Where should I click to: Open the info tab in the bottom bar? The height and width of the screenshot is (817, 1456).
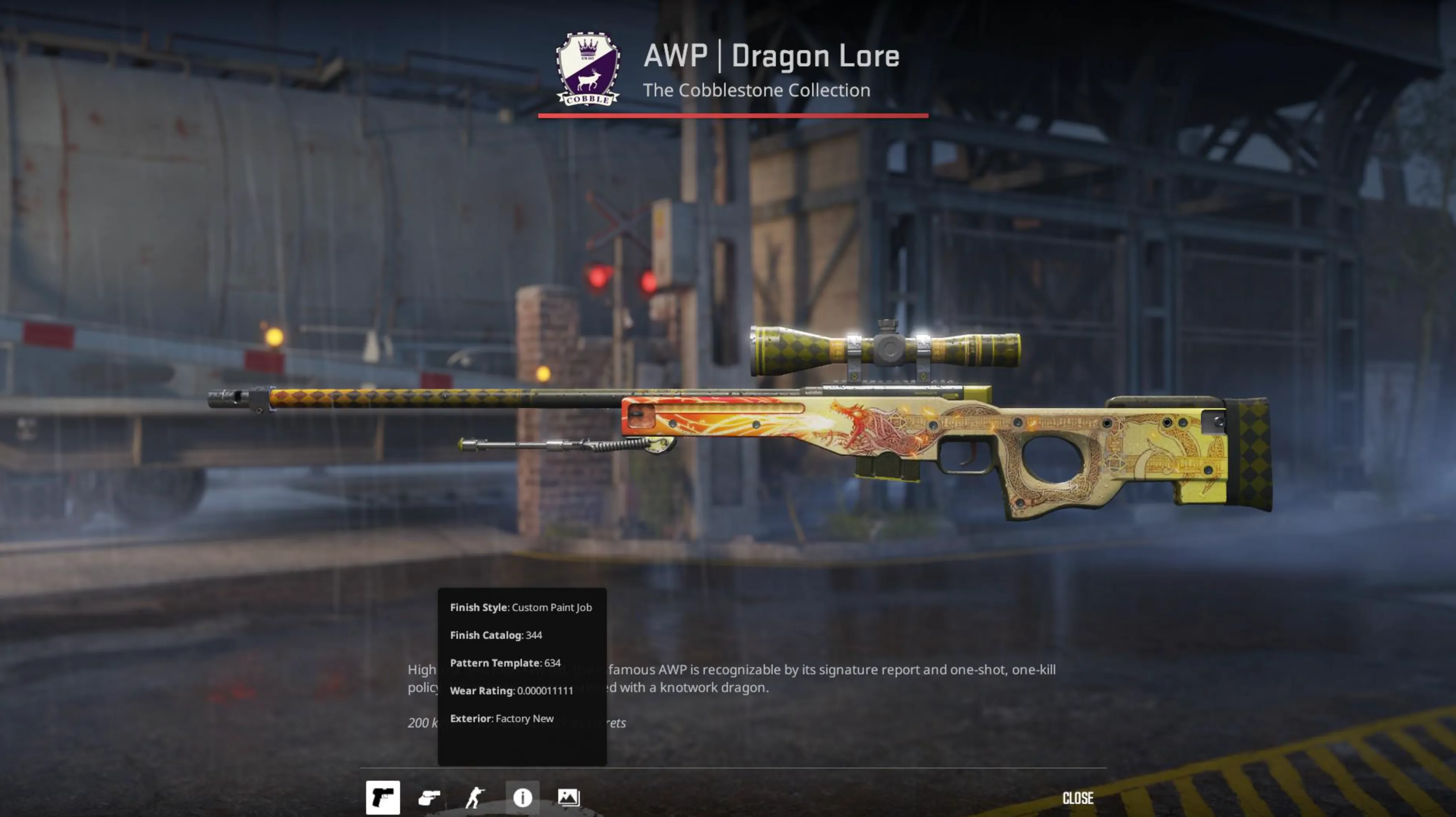point(523,797)
